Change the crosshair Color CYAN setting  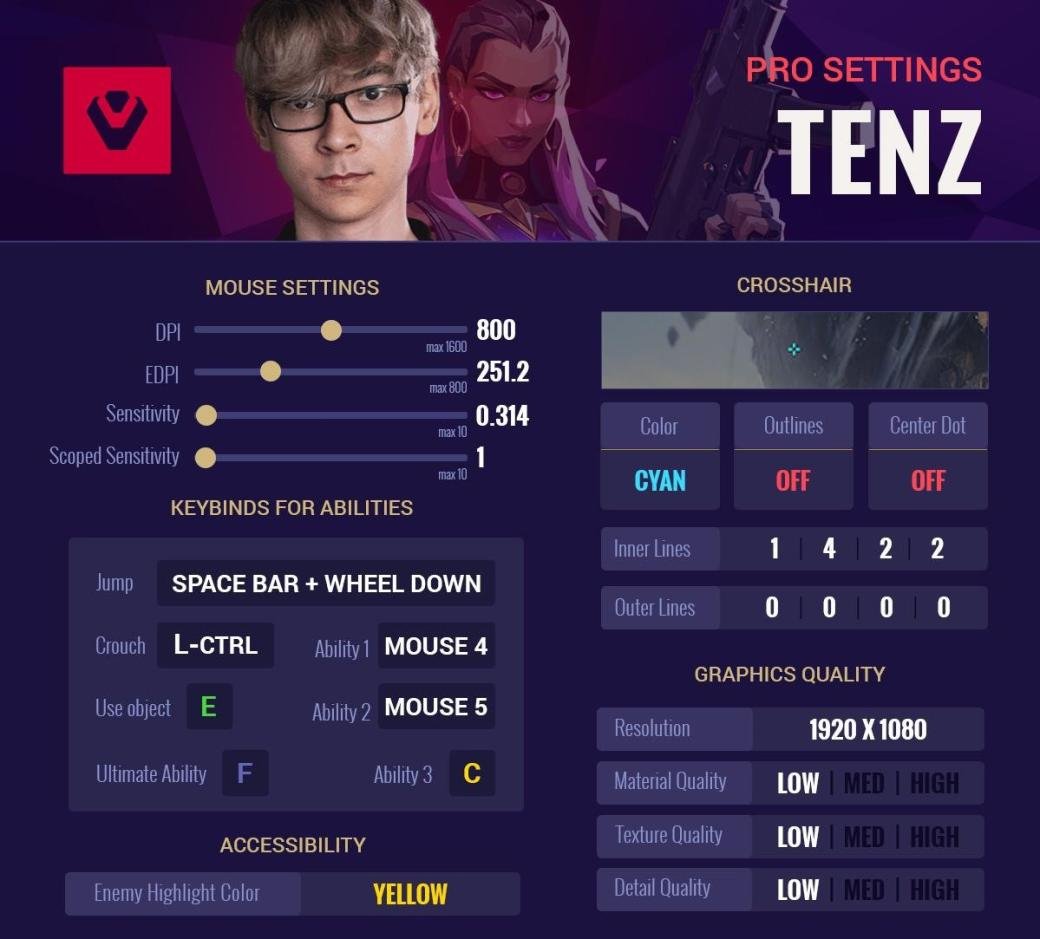pos(660,481)
